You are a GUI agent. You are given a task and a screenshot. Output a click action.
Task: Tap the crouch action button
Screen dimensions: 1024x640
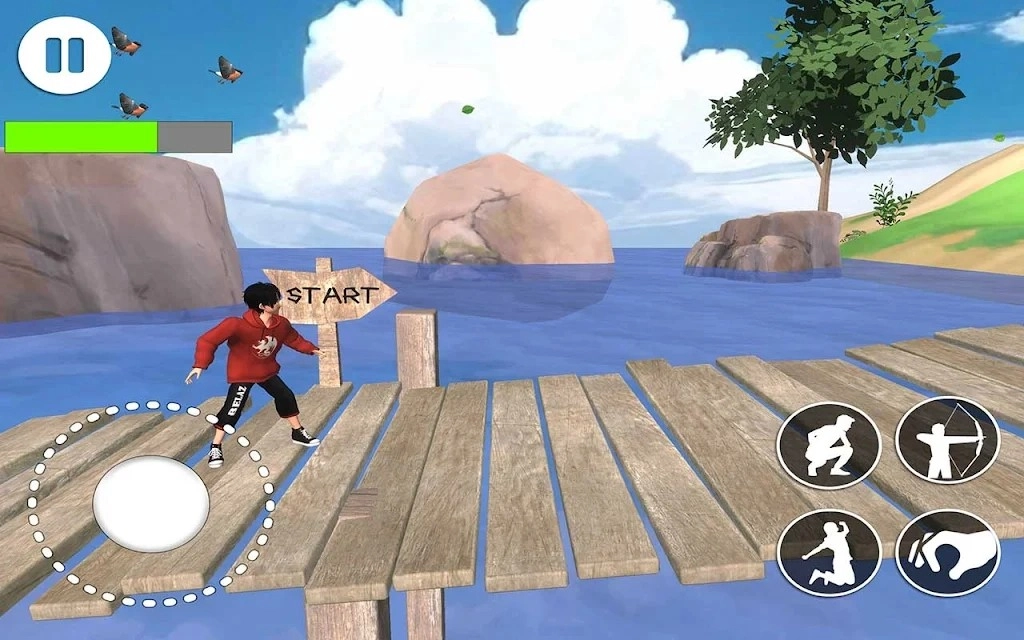coord(829,445)
